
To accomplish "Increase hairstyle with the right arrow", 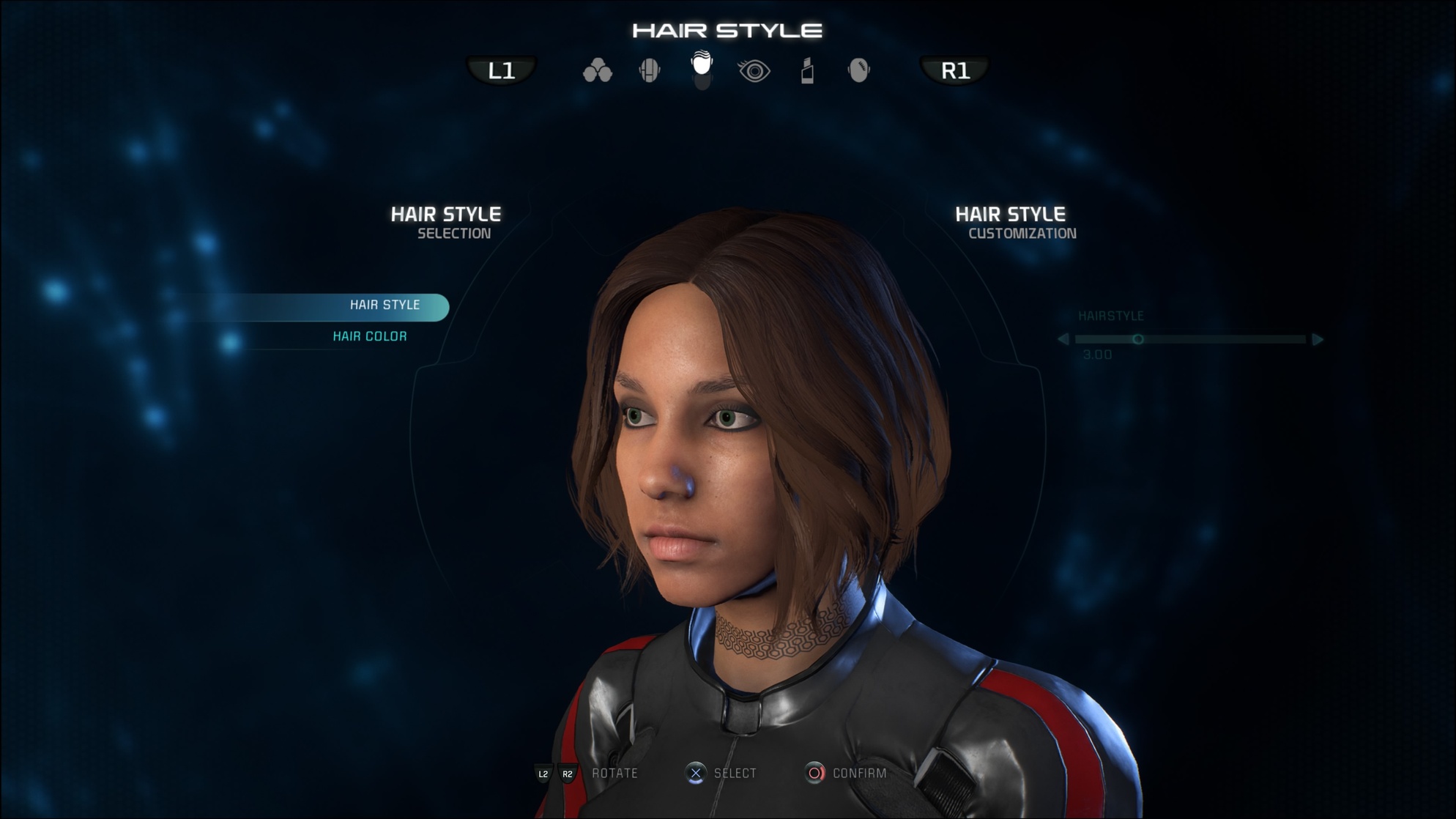I will [x=1318, y=339].
